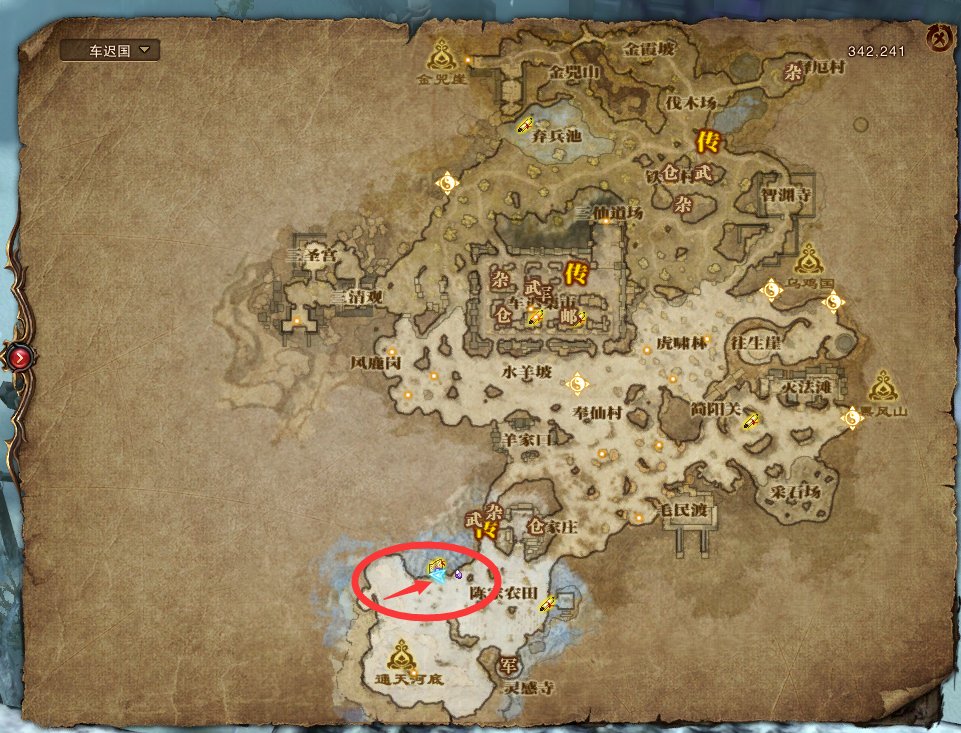961x733 pixels.
Task: Click the 杂 shop marker near 仓家庄
Action: 492,512
